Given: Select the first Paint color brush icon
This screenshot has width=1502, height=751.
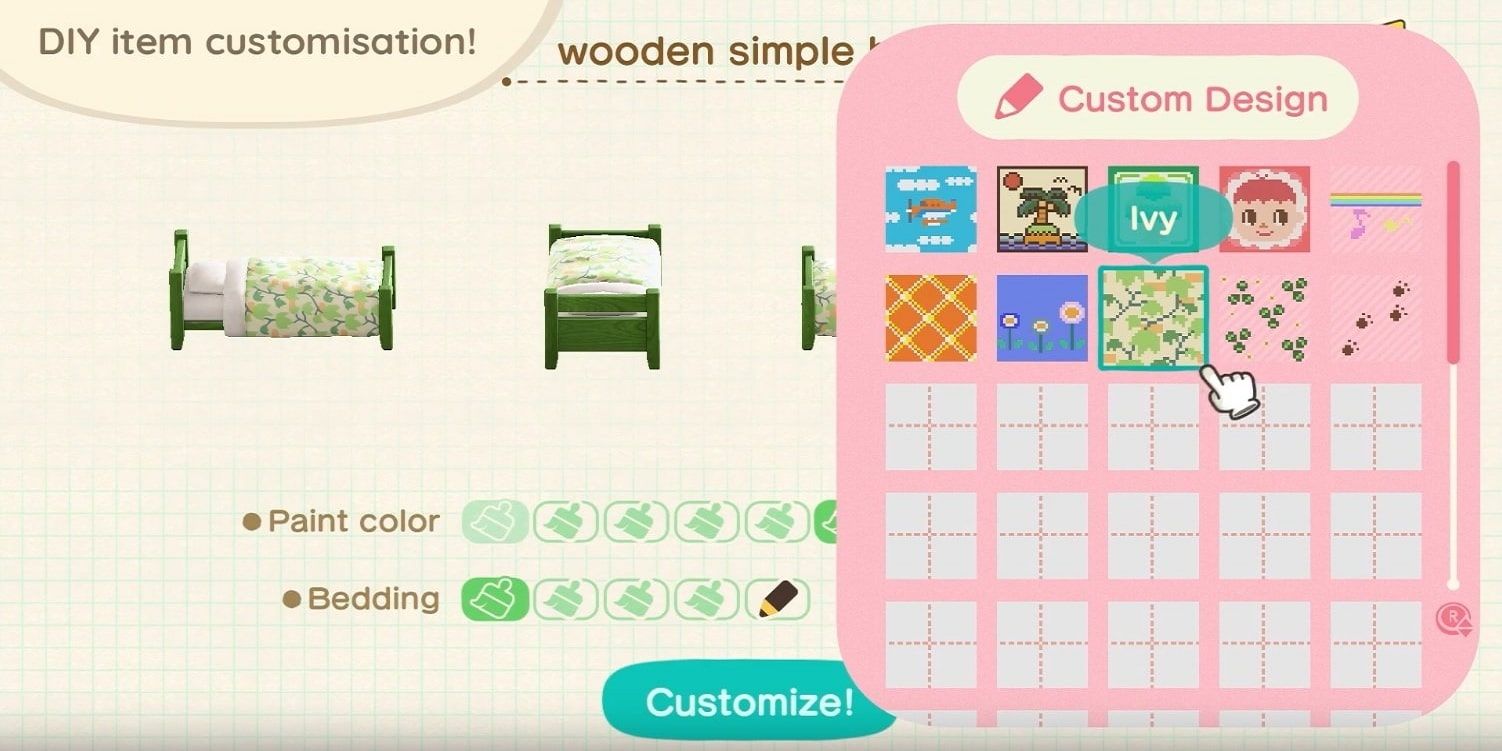Looking at the screenshot, I should [496, 520].
